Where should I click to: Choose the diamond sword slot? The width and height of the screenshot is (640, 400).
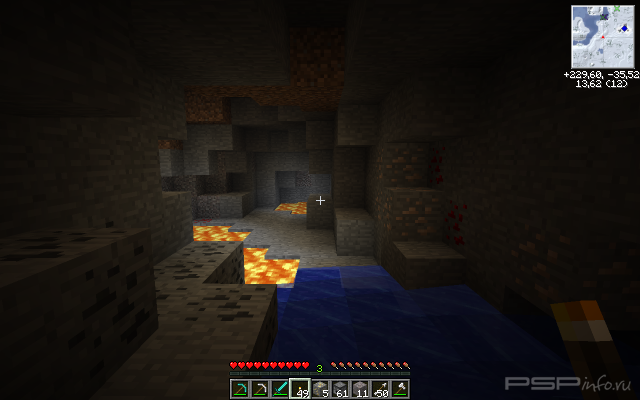(x=280, y=388)
